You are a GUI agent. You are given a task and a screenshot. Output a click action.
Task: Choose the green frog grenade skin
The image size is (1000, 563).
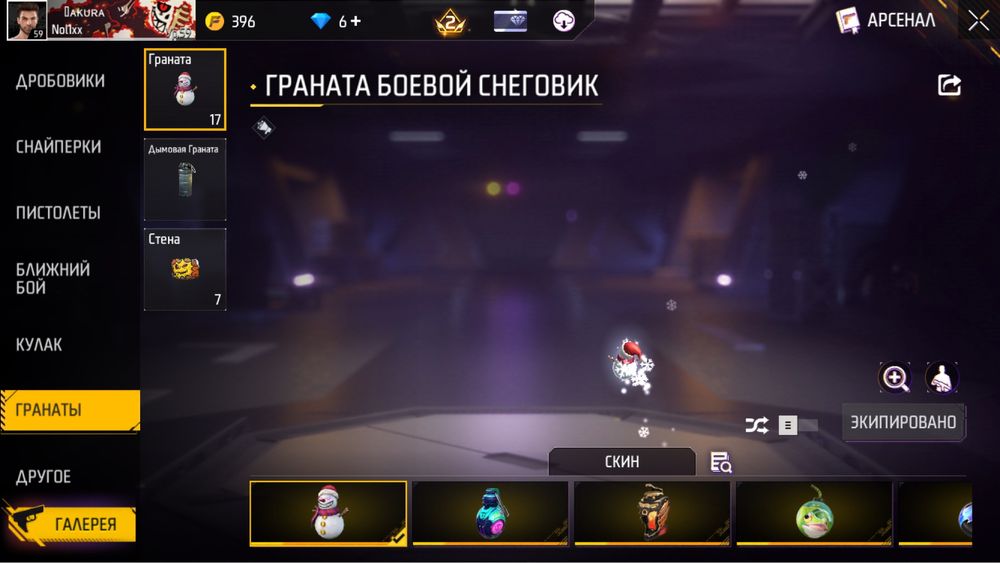(x=813, y=513)
